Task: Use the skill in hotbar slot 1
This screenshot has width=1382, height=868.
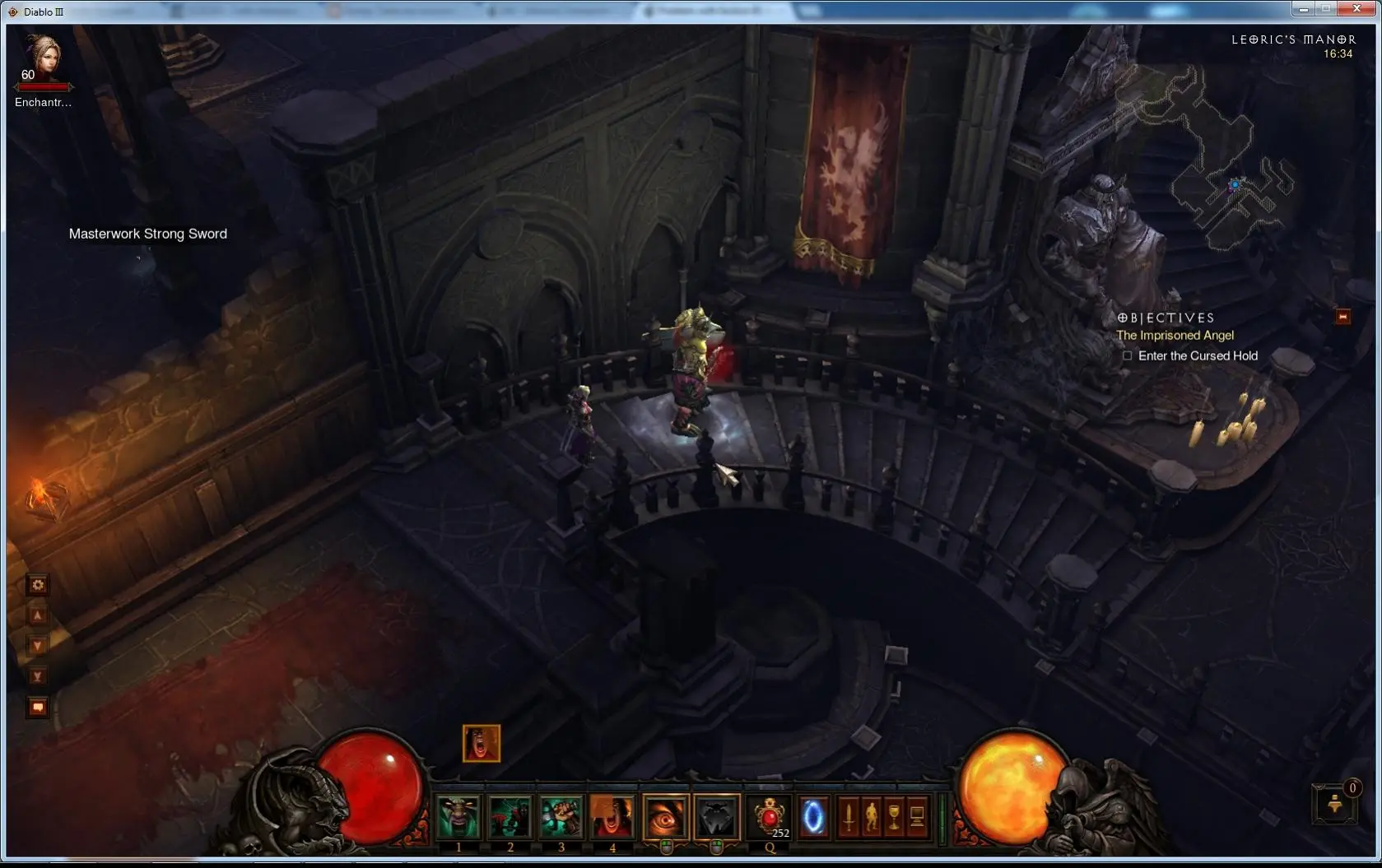Action: pos(458,817)
